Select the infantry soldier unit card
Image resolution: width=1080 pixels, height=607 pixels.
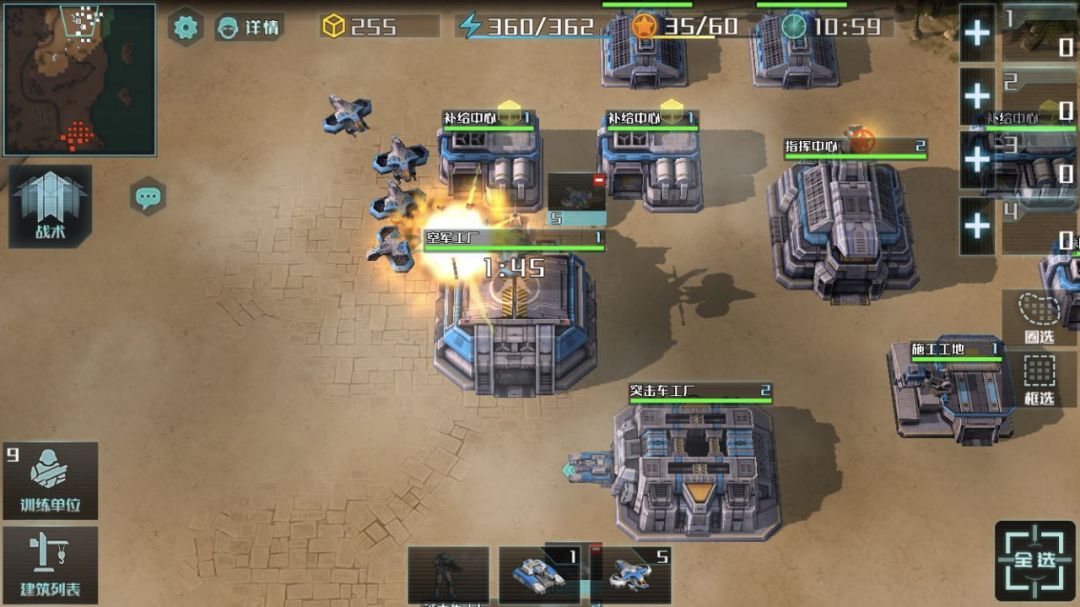coord(448,576)
